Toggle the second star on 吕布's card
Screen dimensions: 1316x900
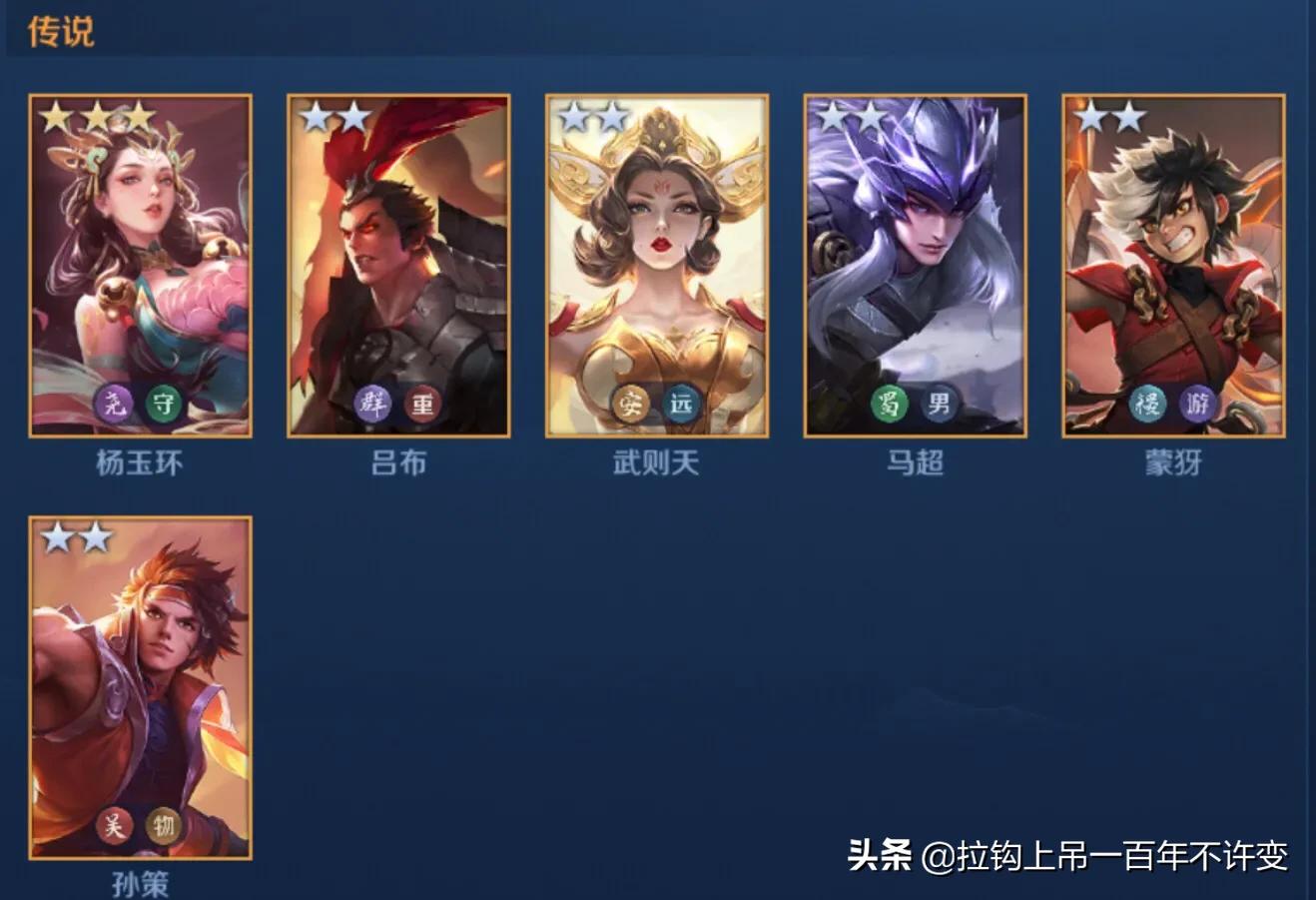(x=353, y=117)
